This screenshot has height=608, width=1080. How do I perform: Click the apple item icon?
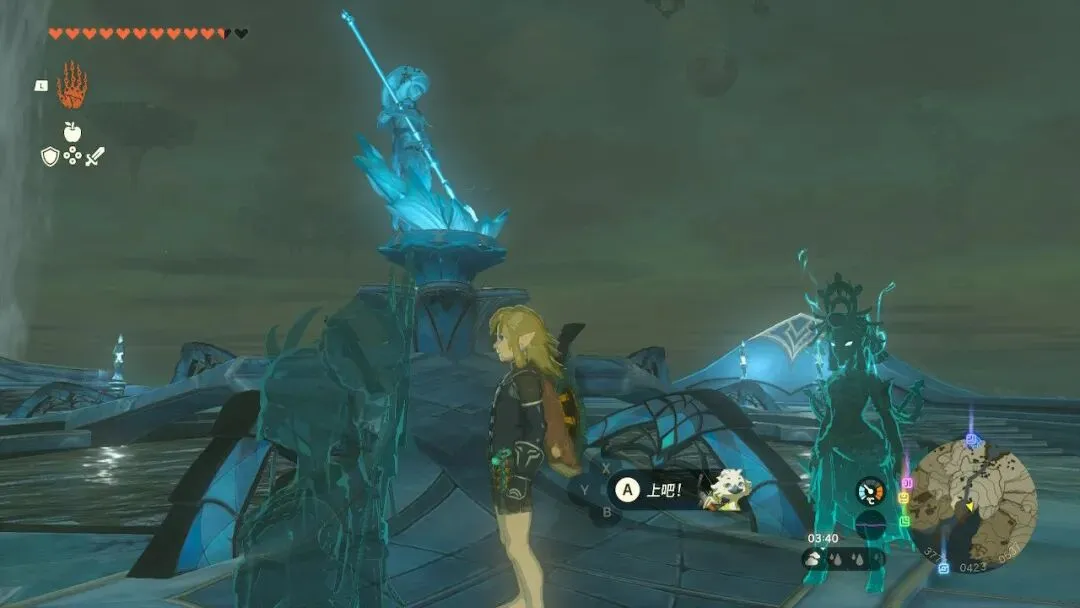coord(72,132)
